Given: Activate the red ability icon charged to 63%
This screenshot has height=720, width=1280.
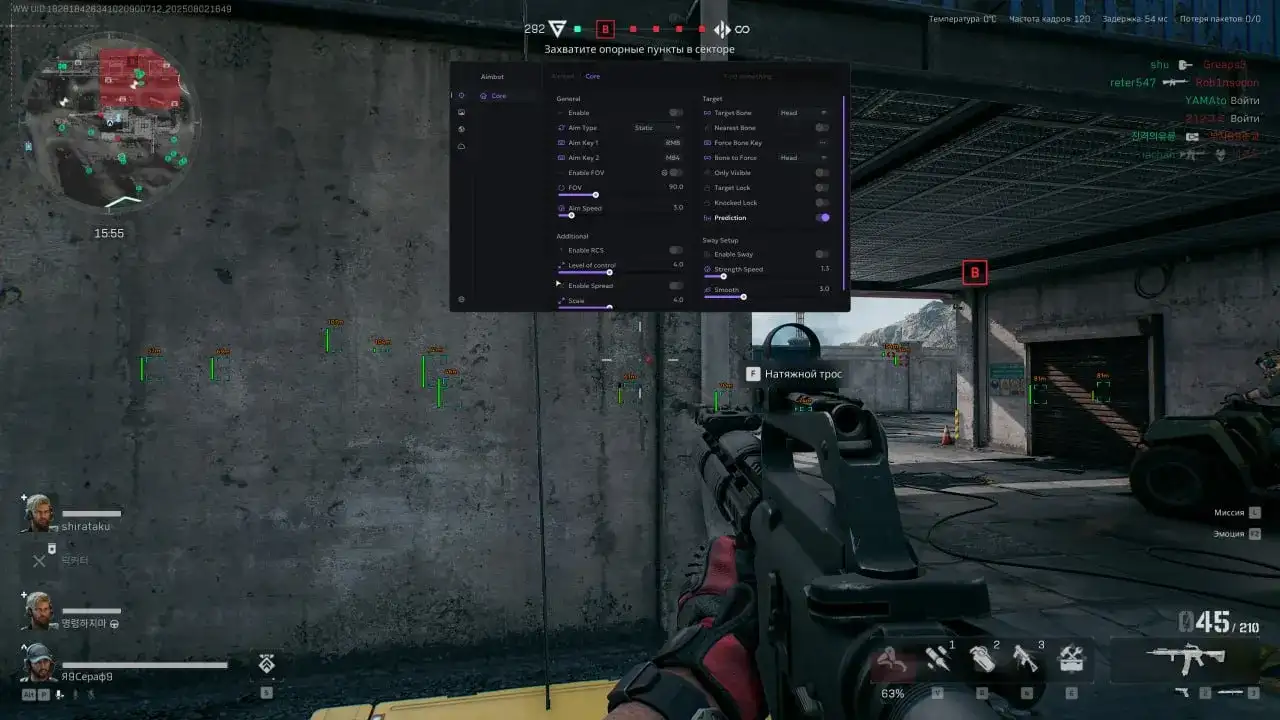Looking at the screenshot, I should pos(892,660).
